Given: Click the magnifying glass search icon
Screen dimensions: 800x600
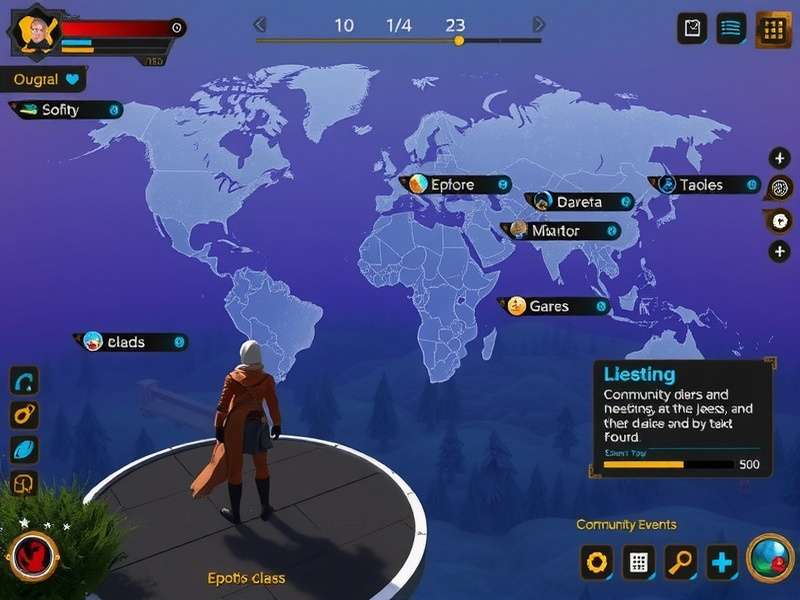Looking at the screenshot, I should (x=681, y=562).
